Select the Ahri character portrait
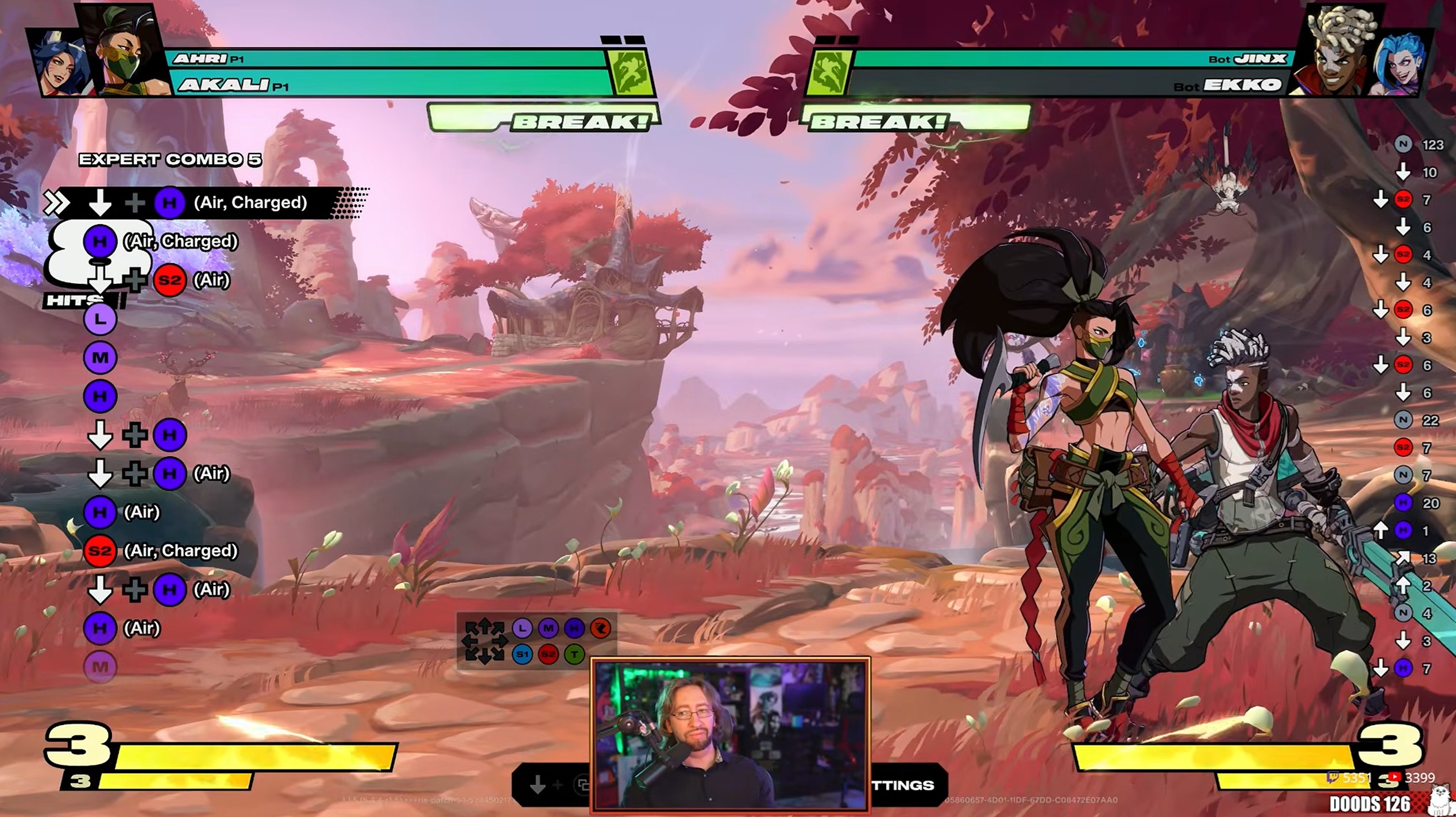The image size is (1456, 817). [x=60, y=63]
